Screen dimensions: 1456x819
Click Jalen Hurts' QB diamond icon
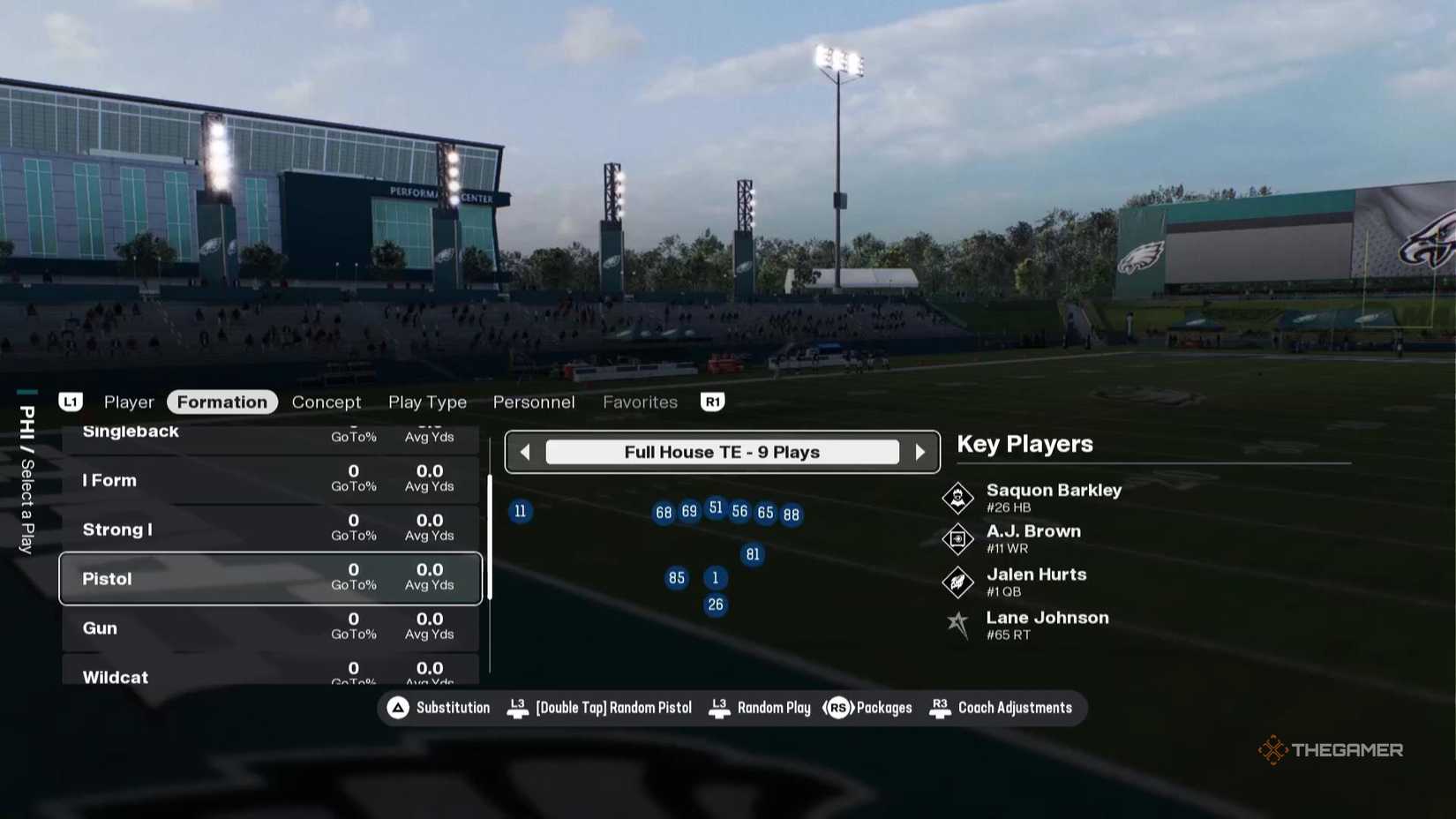pos(958,581)
